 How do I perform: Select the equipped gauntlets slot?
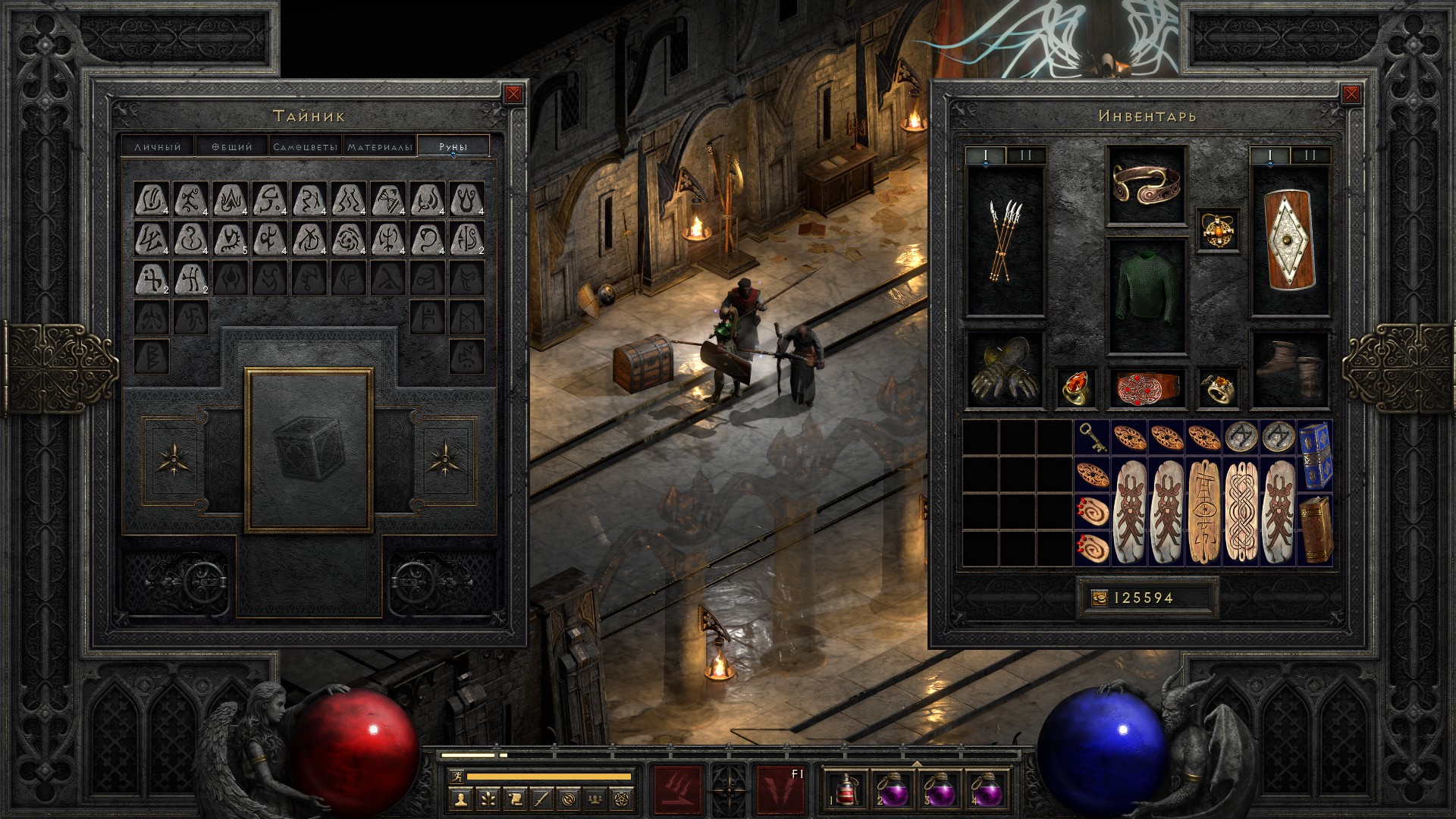1005,370
